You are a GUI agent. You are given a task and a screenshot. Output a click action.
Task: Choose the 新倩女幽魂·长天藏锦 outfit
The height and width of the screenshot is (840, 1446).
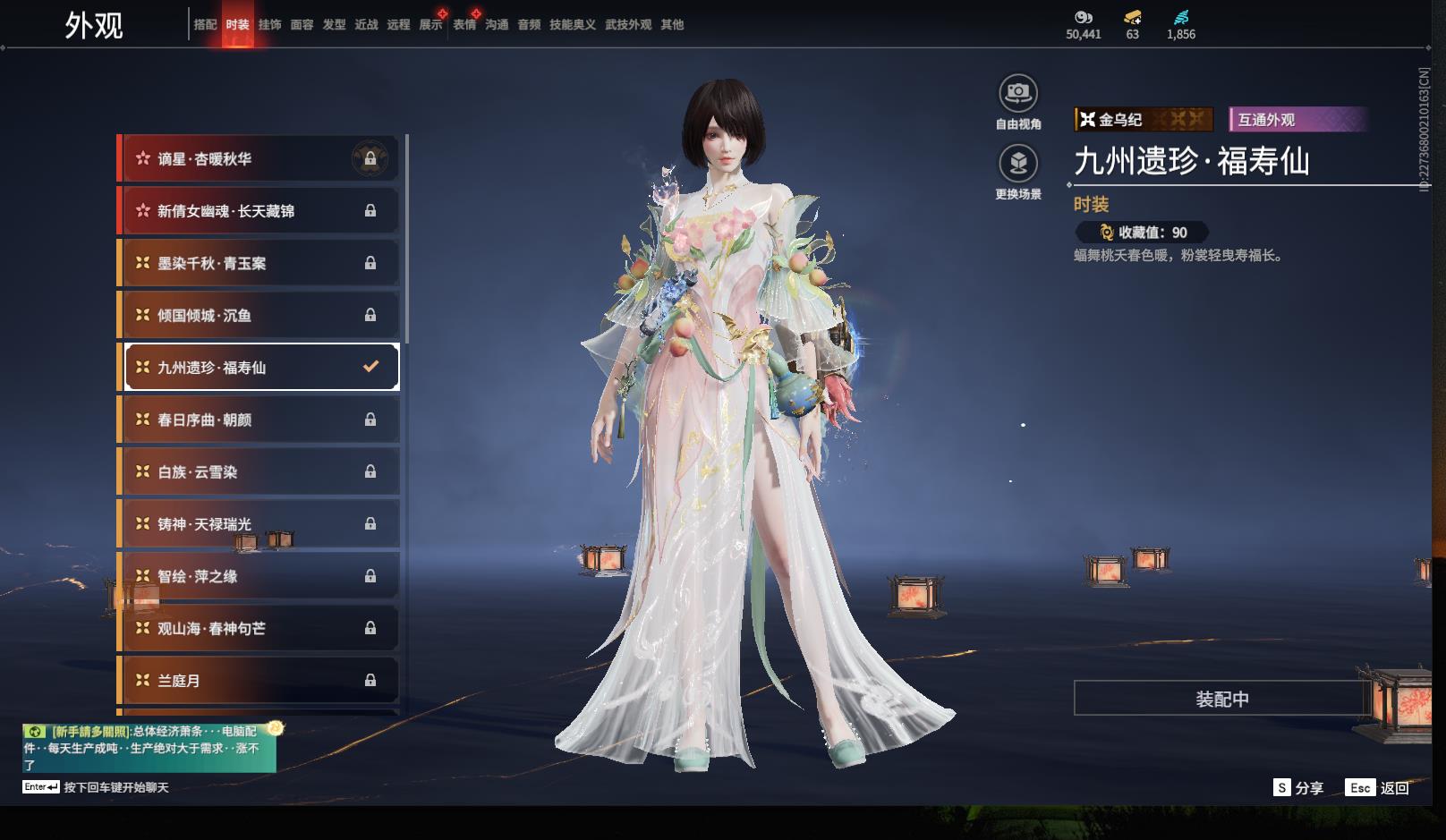259,211
